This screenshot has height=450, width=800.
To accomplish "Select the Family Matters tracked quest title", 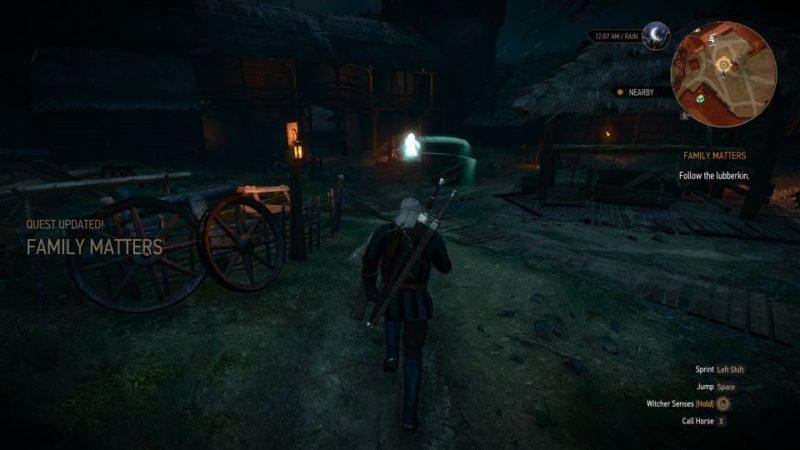I will click(x=714, y=156).
